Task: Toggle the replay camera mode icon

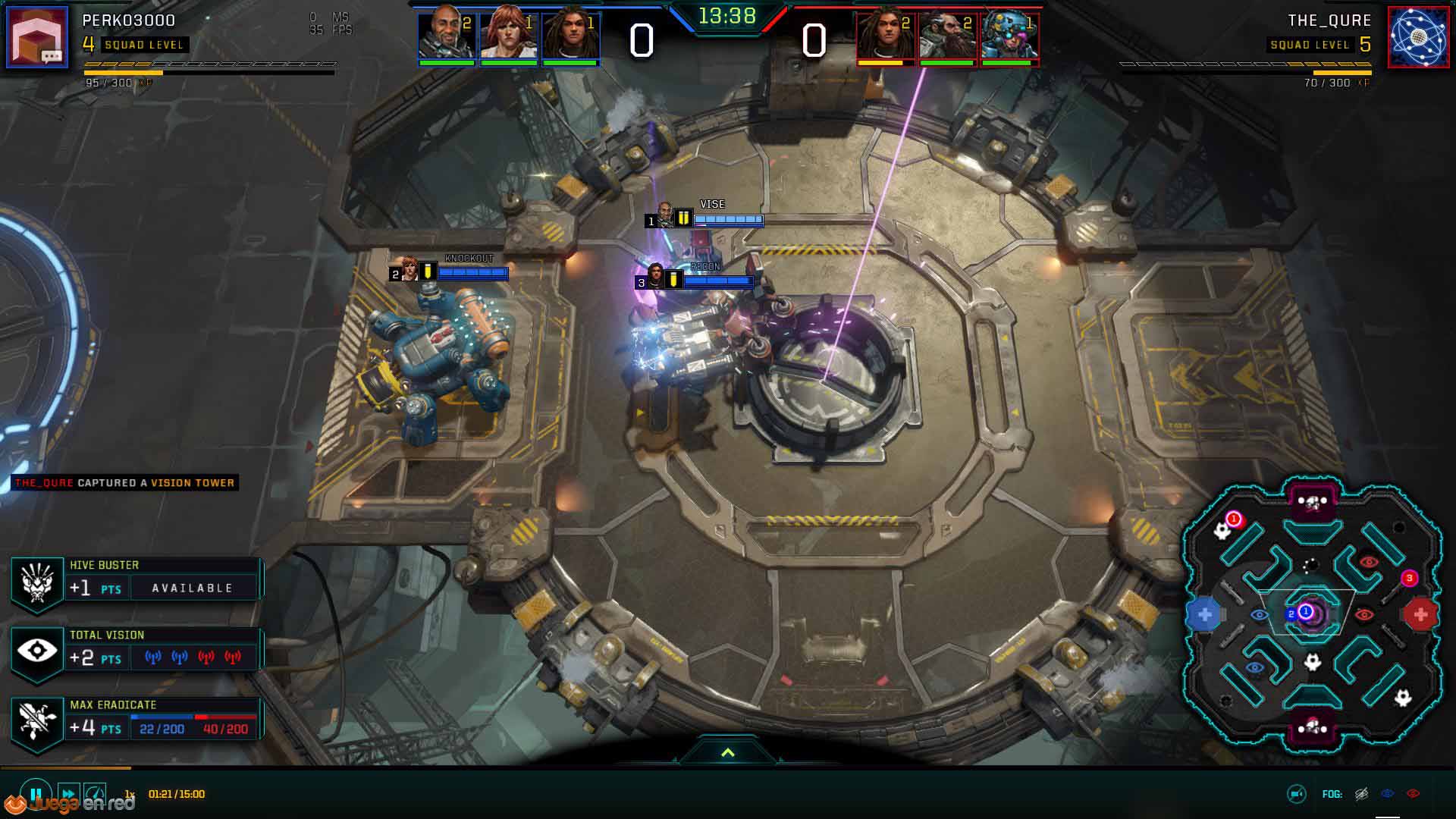Action: pos(1297,794)
